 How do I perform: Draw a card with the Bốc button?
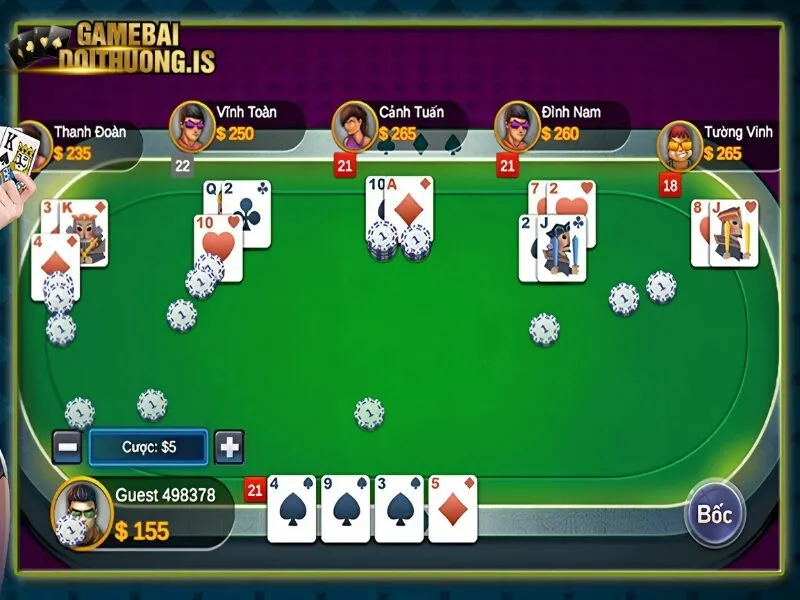pos(716,515)
